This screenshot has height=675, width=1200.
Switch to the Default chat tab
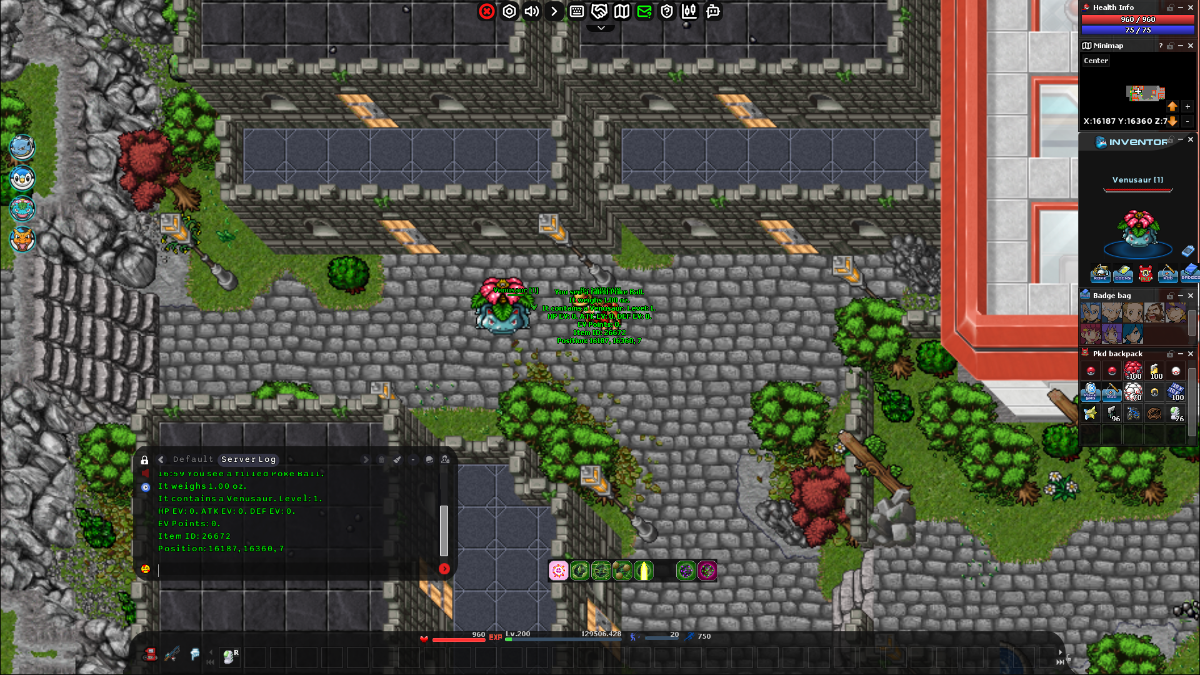pos(193,459)
